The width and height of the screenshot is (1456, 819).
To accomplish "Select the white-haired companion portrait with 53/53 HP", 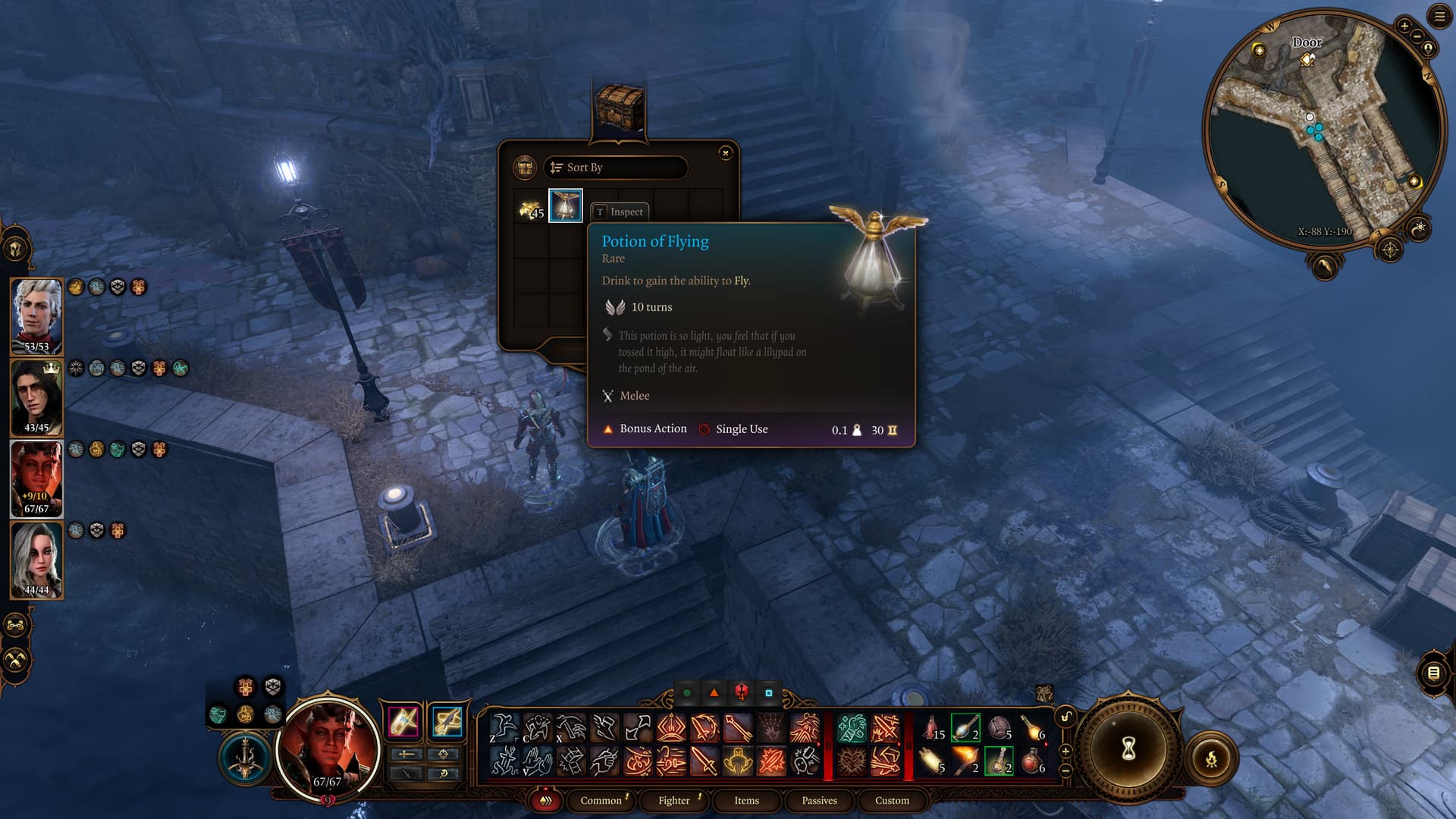I will coord(36,315).
